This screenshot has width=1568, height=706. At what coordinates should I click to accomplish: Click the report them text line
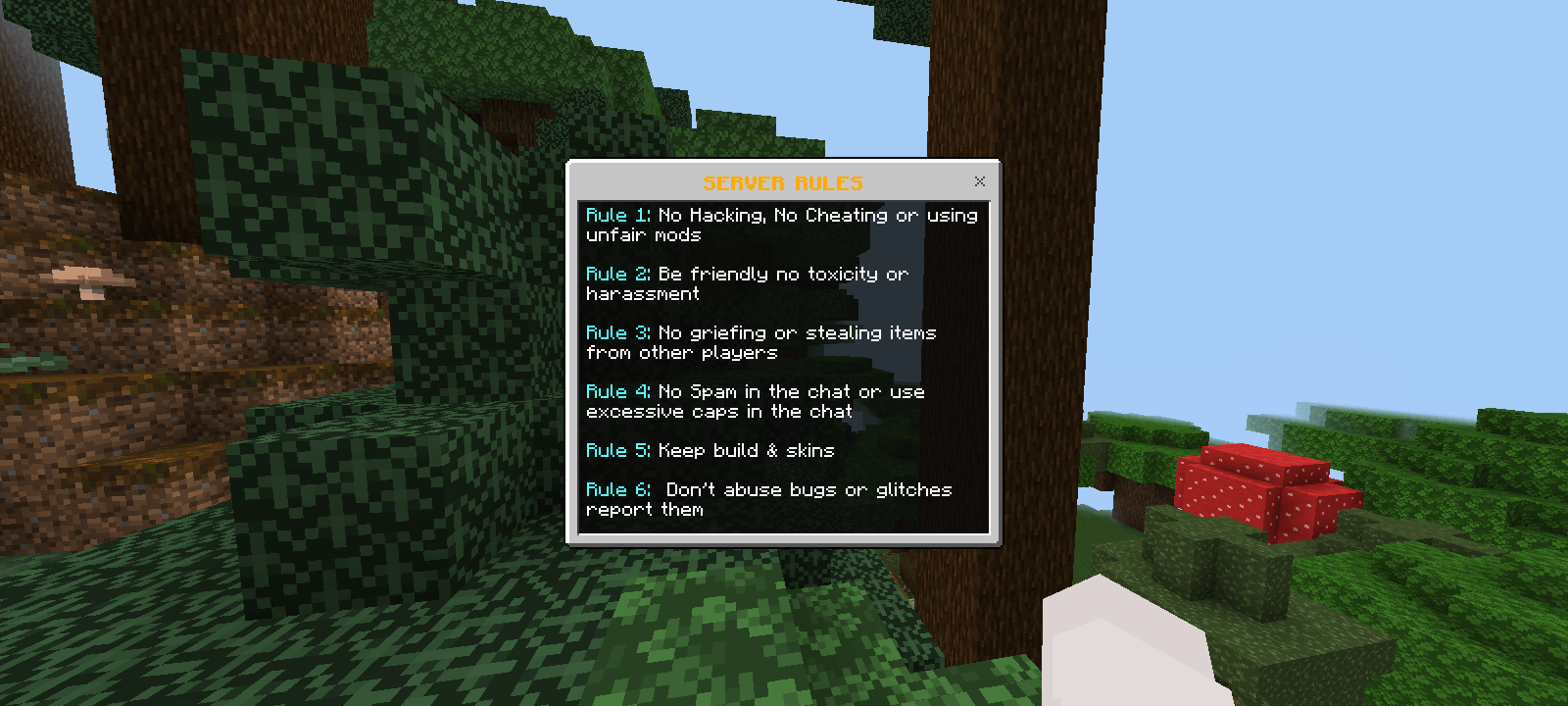pos(644,509)
